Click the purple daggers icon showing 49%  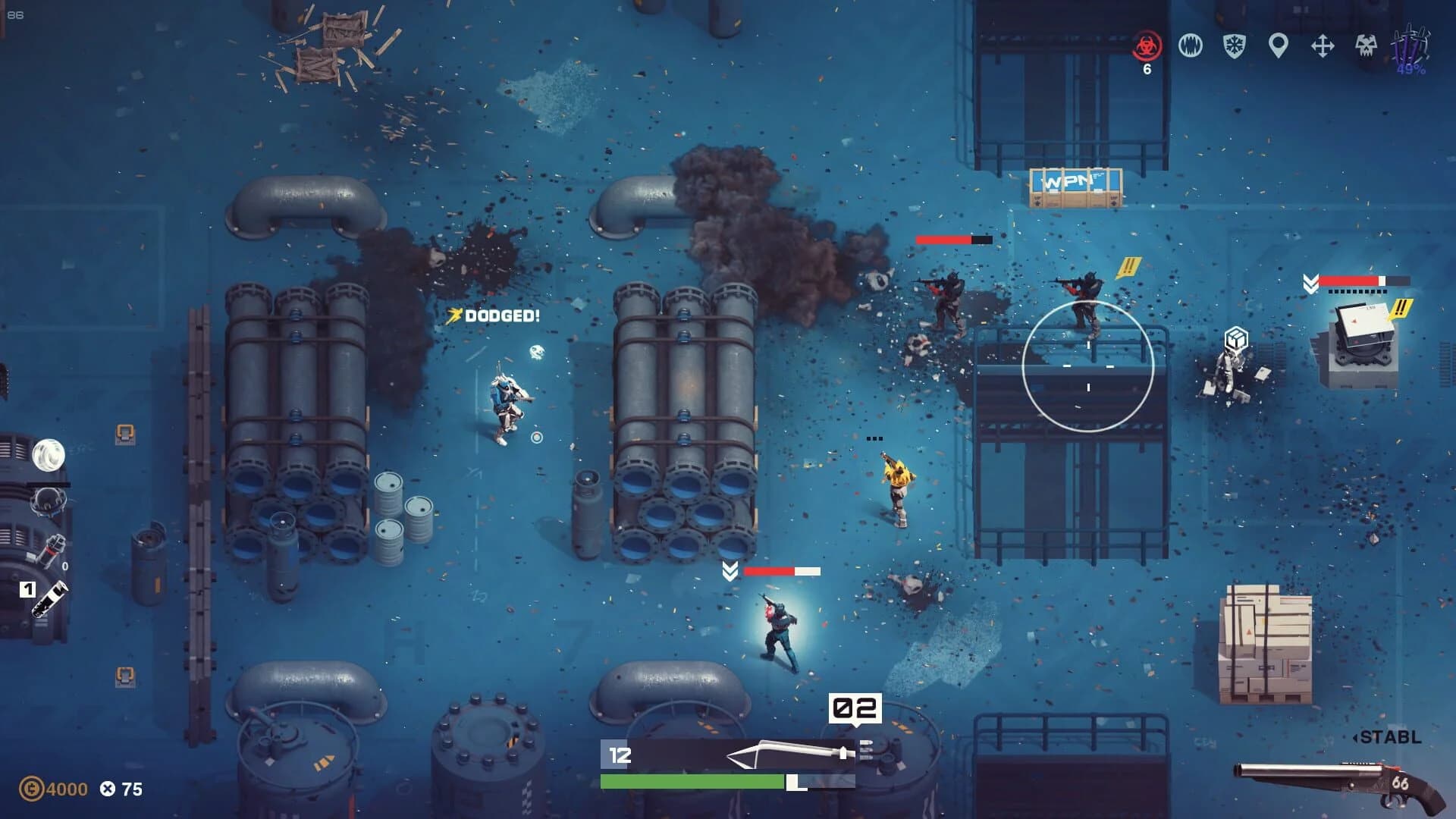click(x=1408, y=47)
